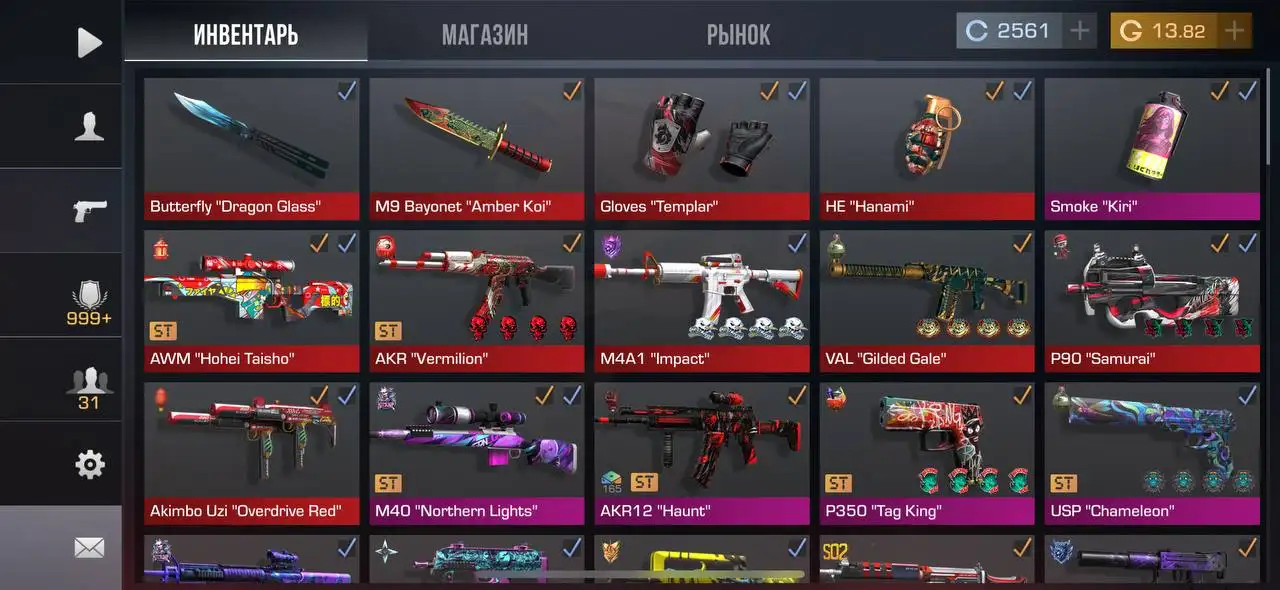
Task: Open the friends list icon
Action: point(89,387)
